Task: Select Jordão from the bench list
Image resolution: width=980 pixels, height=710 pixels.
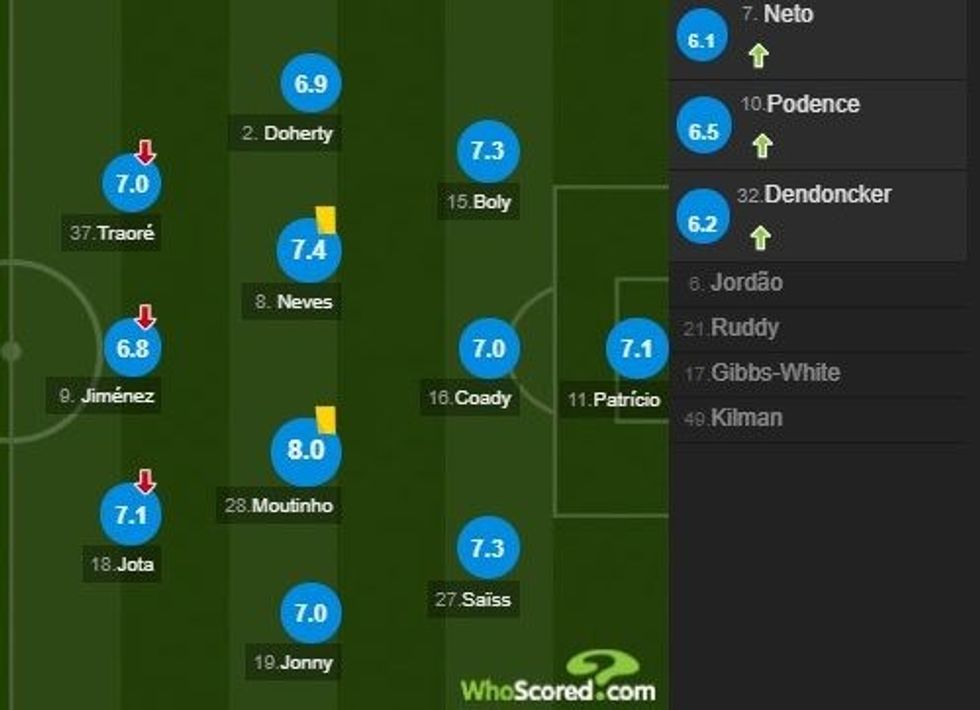Action: coord(747,283)
